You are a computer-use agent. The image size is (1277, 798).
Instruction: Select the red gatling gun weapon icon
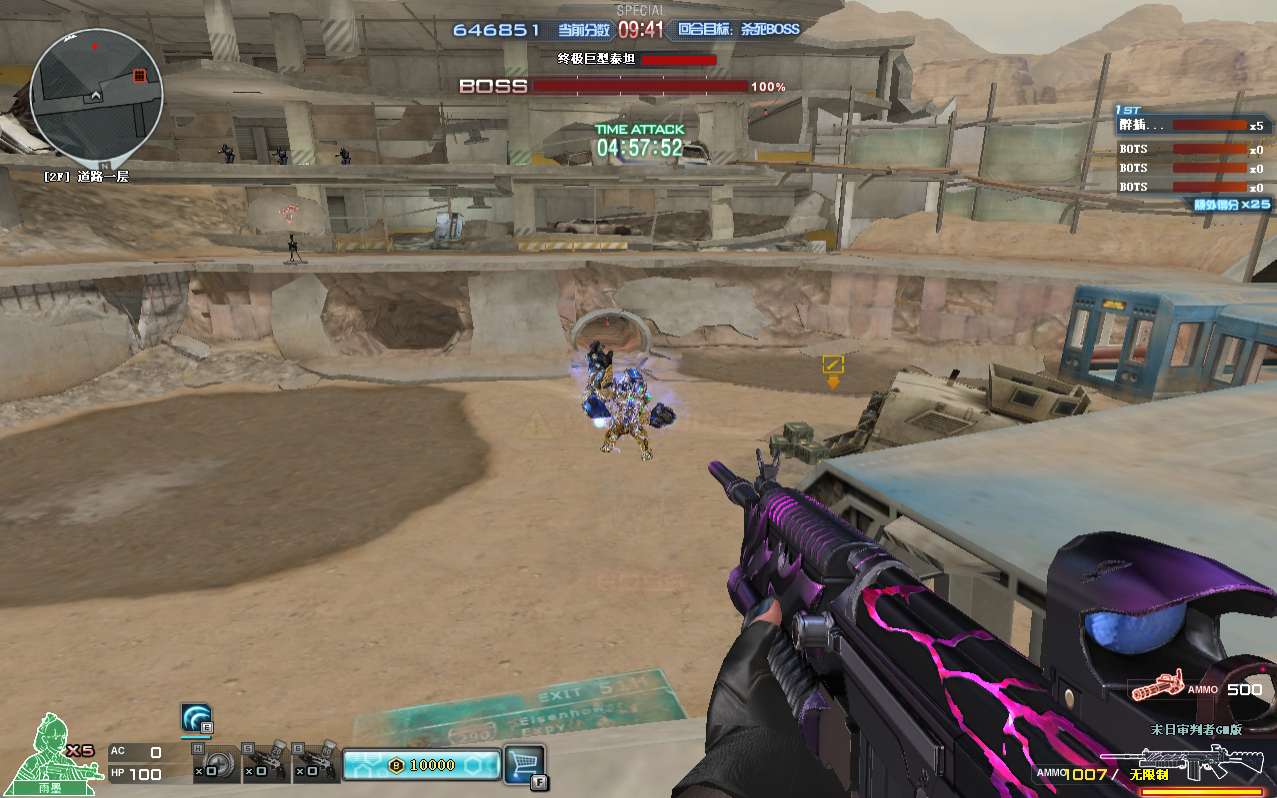(x=1158, y=688)
